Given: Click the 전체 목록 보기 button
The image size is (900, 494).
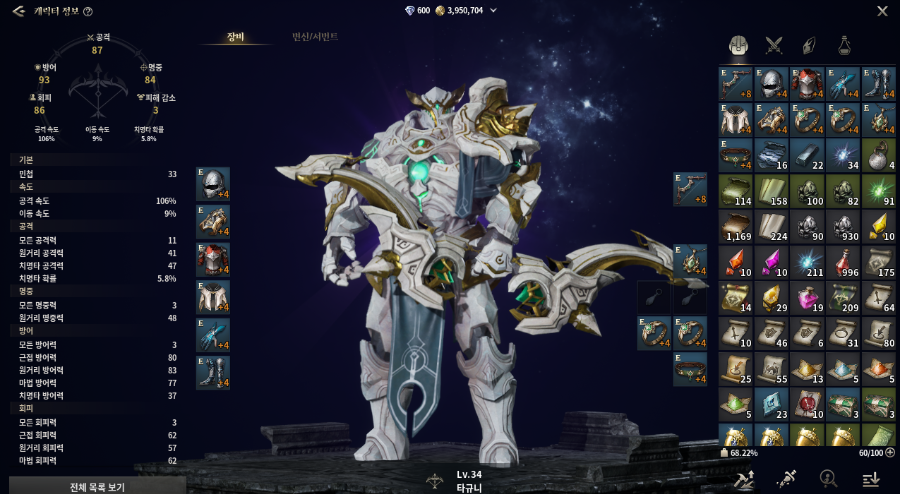Looking at the screenshot, I should click(x=97, y=487).
